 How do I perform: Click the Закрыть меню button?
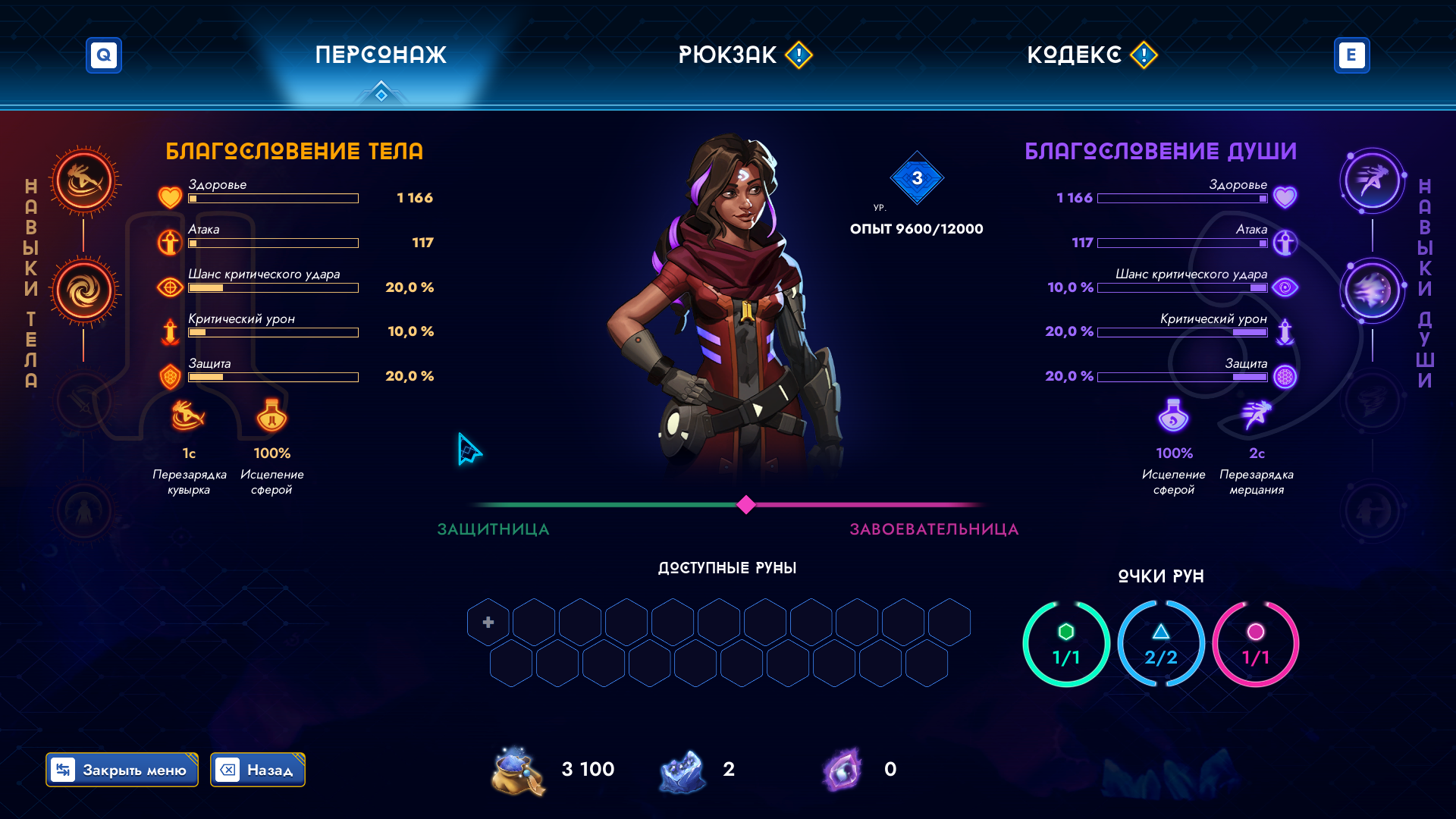point(122,770)
